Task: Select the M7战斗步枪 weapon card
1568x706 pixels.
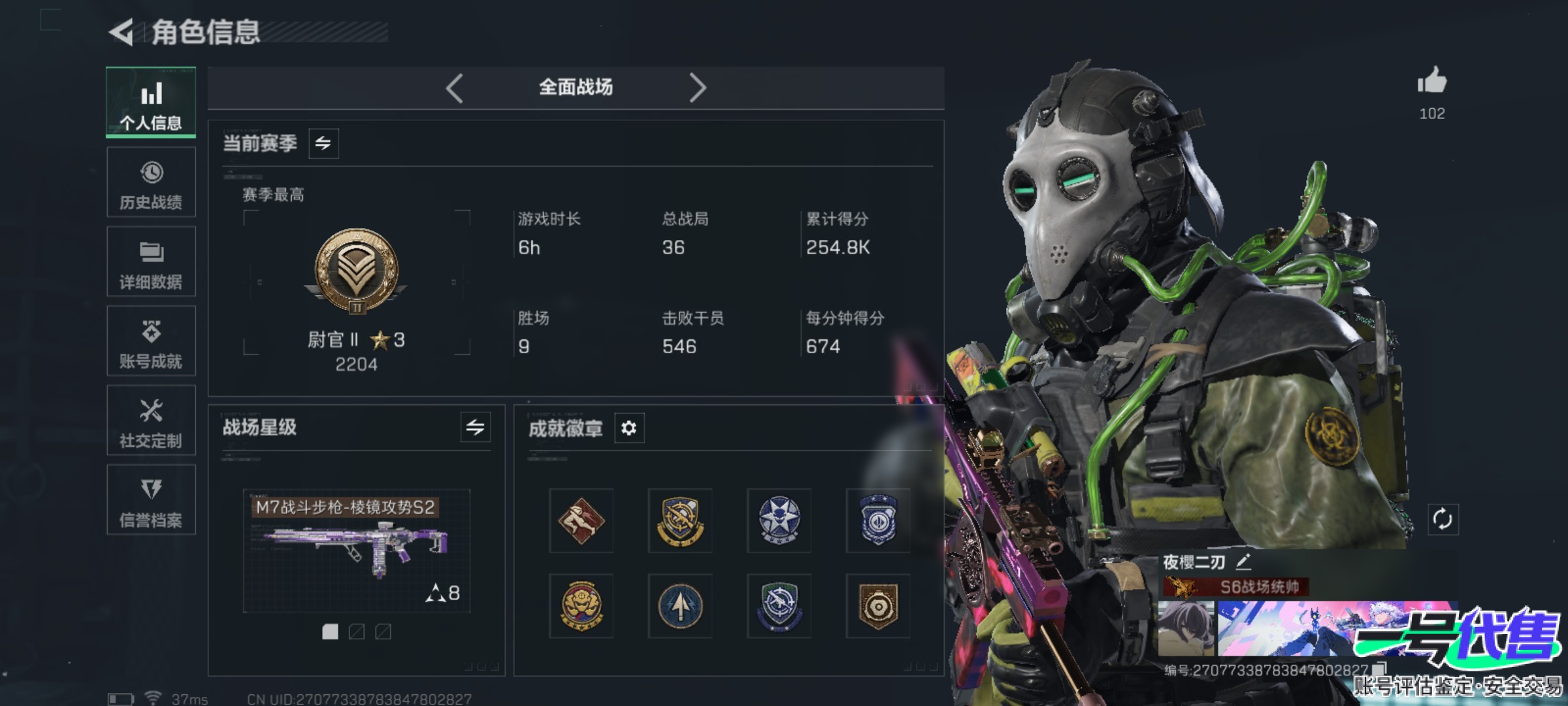Action: point(356,550)
